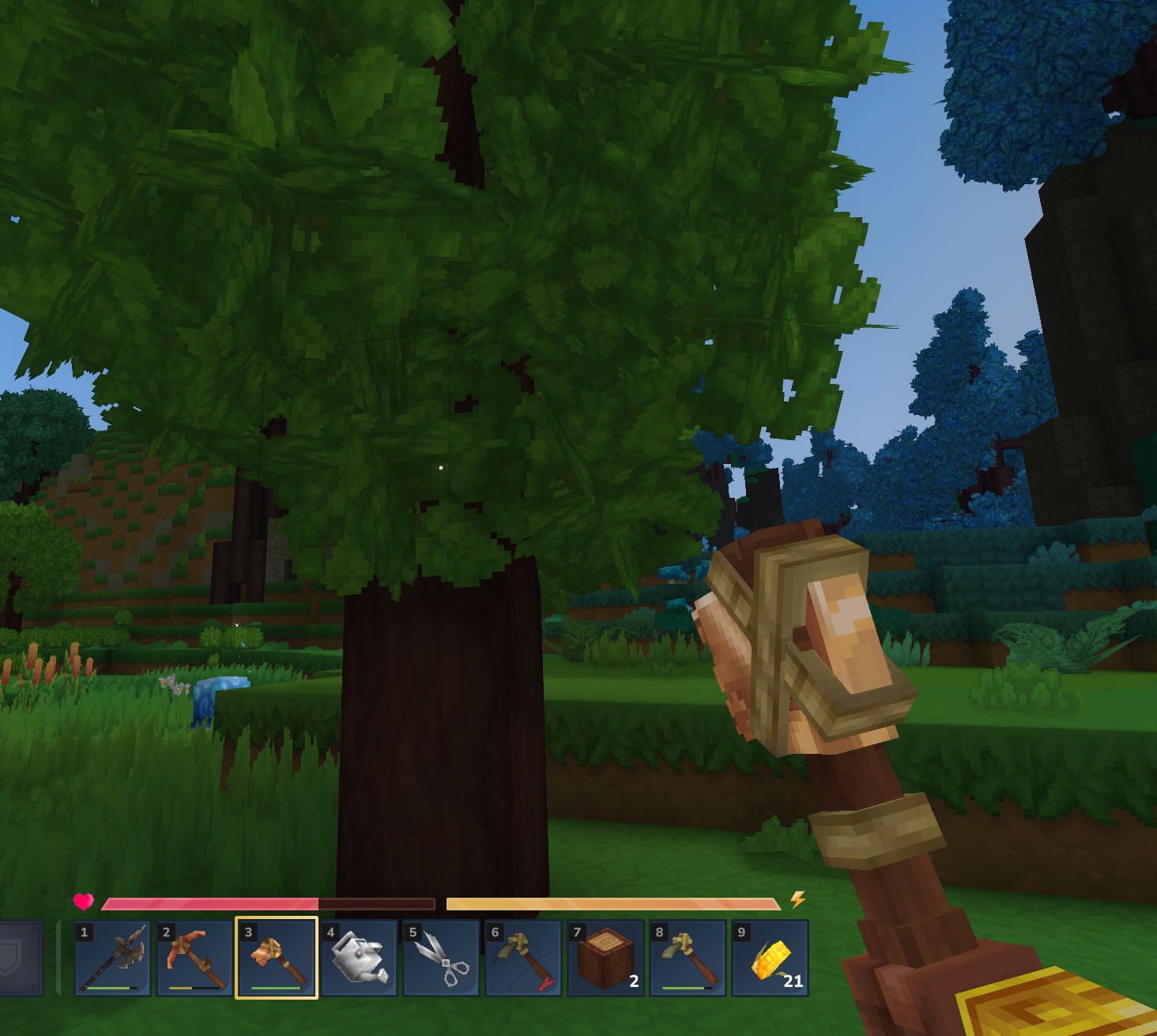The width and height of the screenshot is (1157, 1036).
Task: Choose the watering can slot
Action: [359, 958]
